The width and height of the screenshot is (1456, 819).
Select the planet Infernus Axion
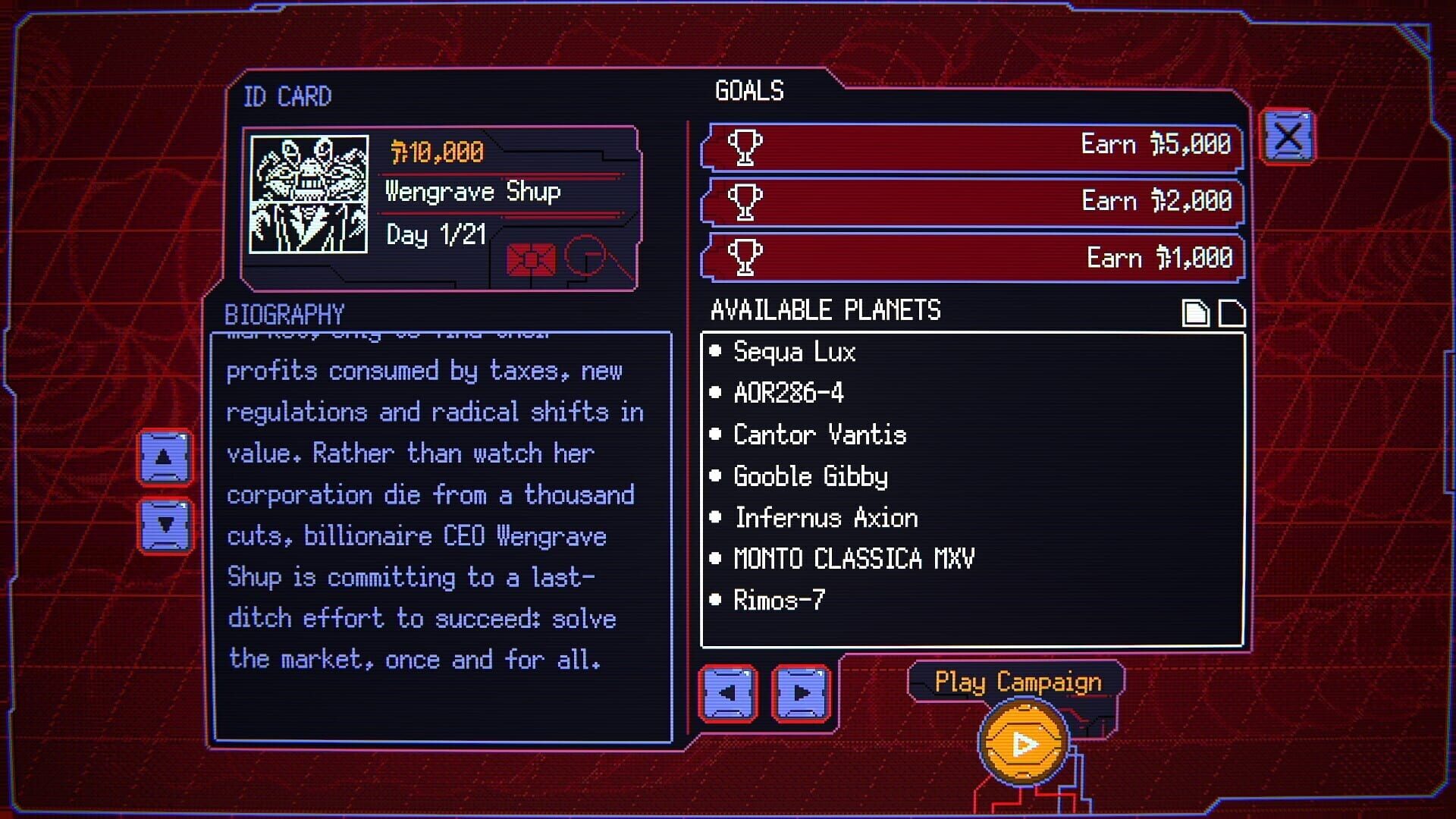click(824, 518)
